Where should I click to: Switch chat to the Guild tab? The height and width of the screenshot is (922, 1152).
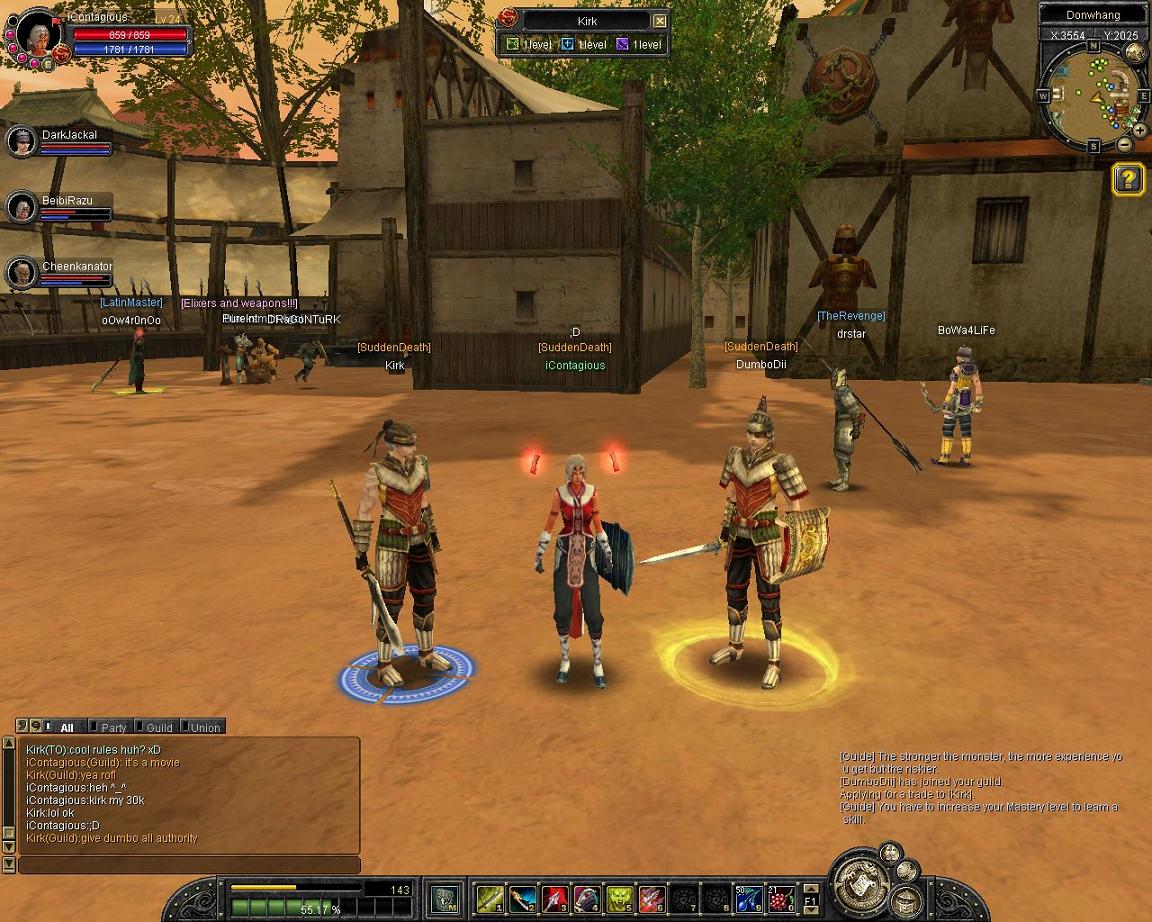(x=159, y=727)
